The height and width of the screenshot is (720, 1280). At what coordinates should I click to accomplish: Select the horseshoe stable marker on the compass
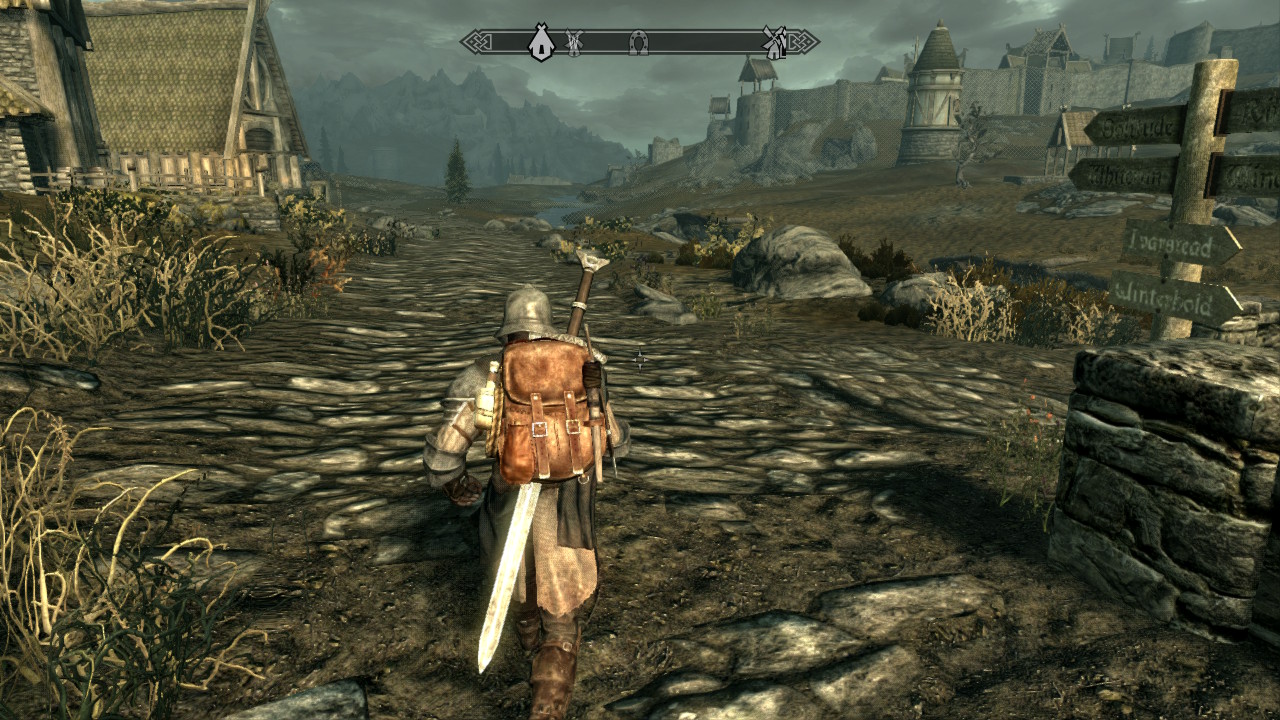click(x=637, y=42)
